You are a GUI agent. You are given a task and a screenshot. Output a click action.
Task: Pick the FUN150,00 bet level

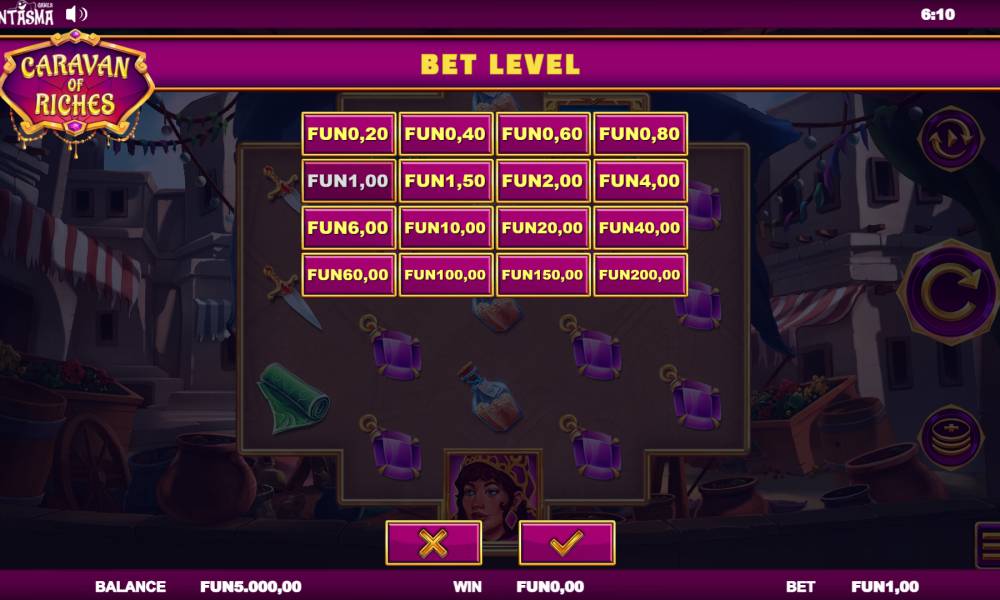click(x=542, y=275)
